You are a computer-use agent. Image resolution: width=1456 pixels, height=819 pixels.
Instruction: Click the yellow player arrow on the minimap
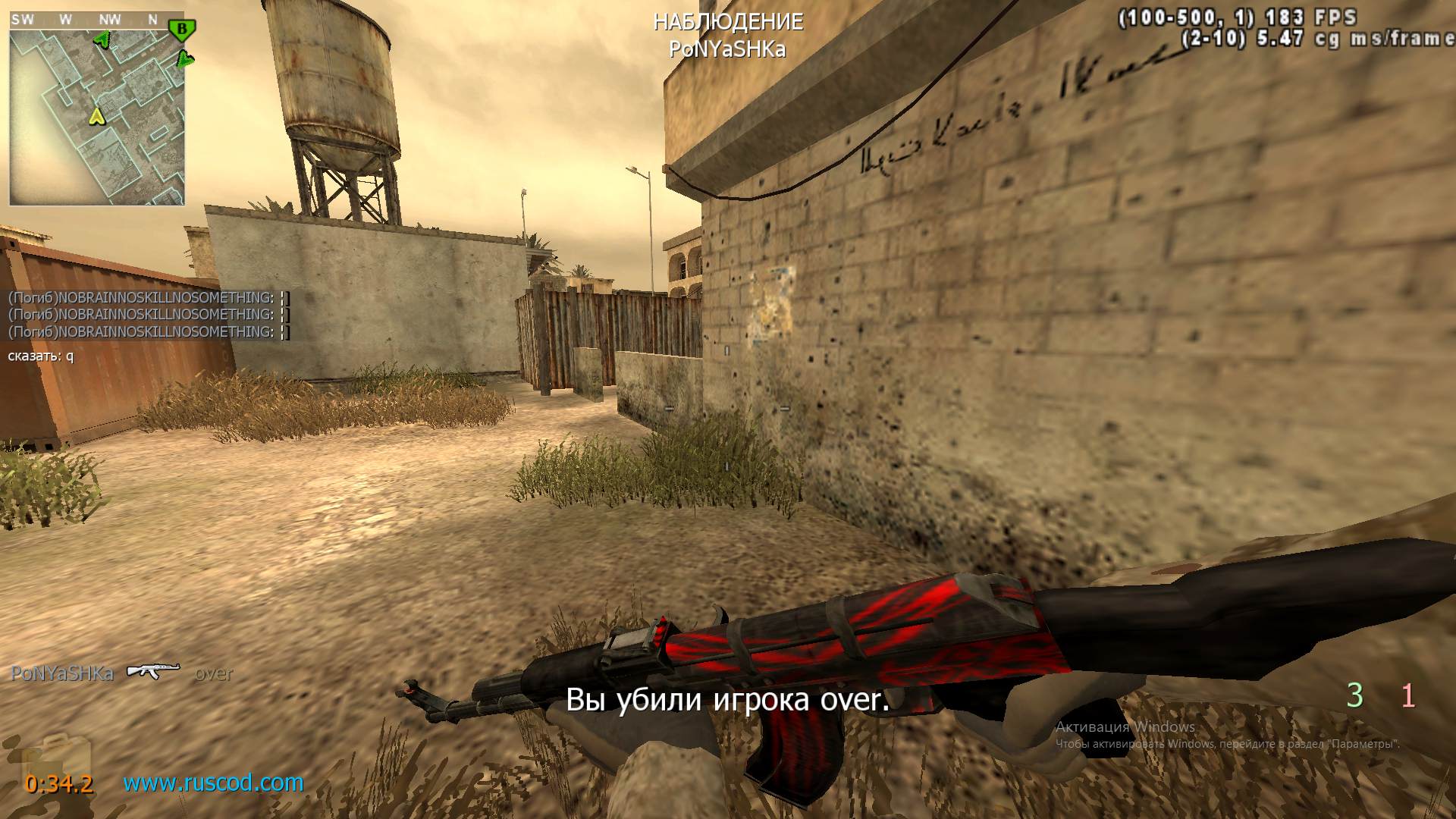coord(96,116)
